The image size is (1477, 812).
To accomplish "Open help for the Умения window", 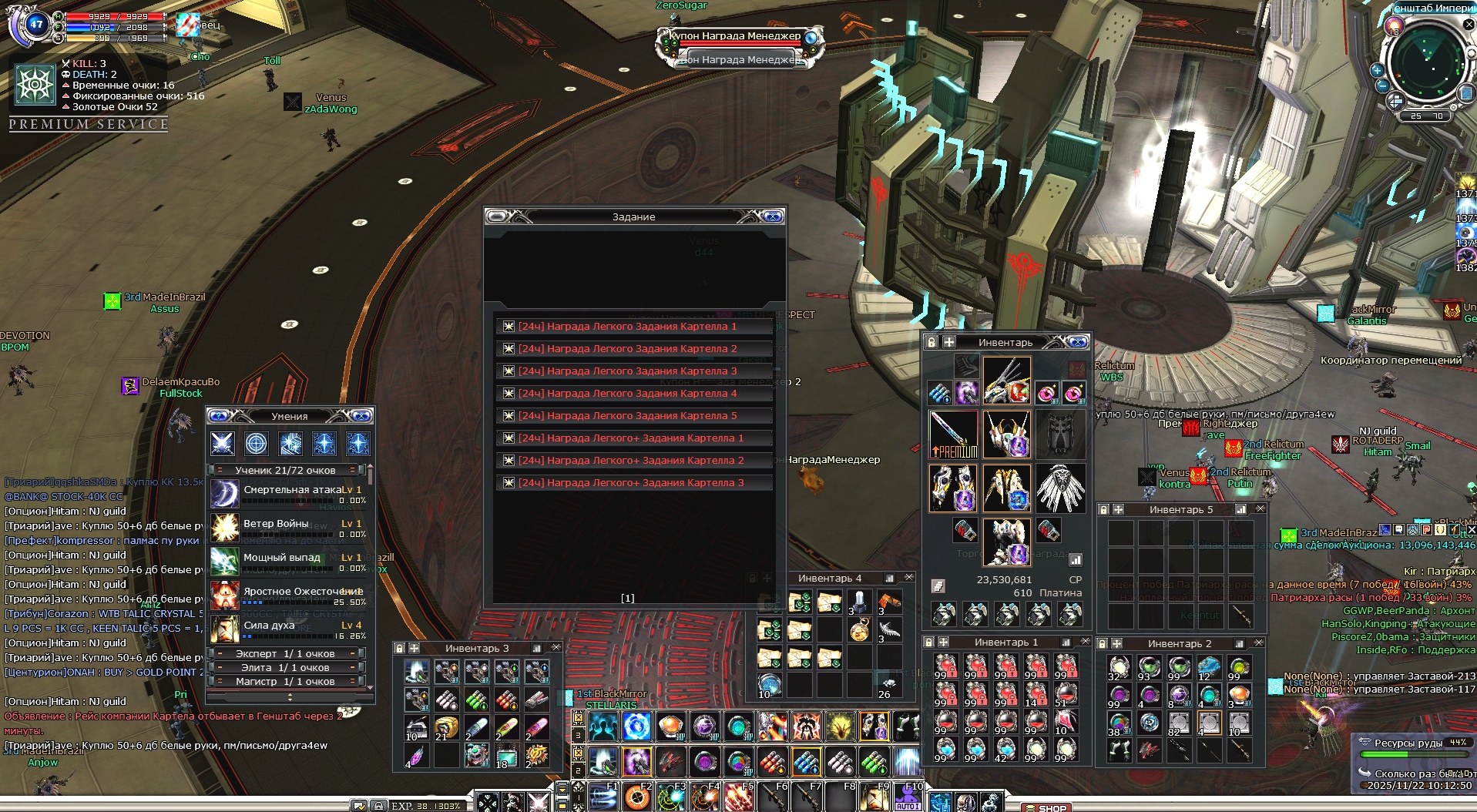I will [218, 416].
